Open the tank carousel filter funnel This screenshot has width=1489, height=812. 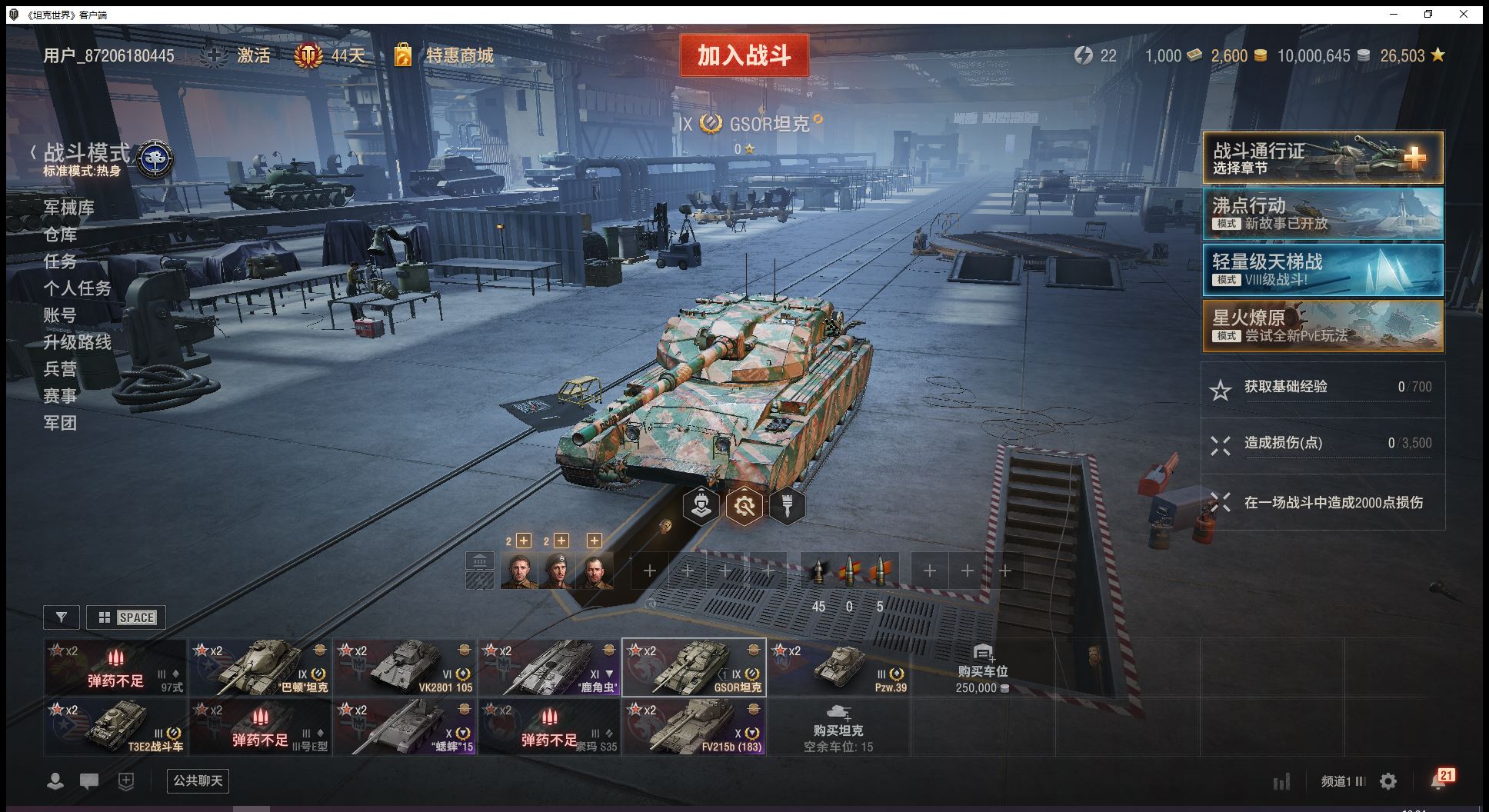coord(62,617)
